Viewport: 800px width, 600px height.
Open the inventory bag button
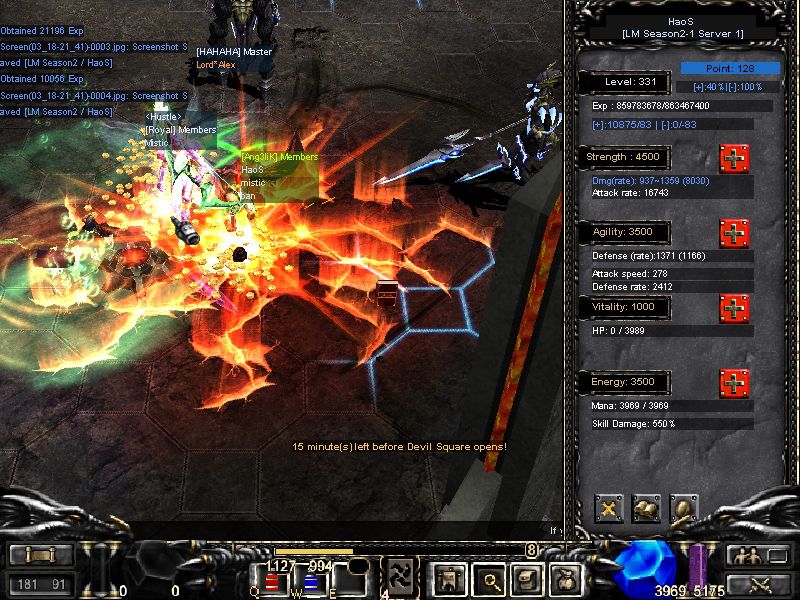pos(568,578)
